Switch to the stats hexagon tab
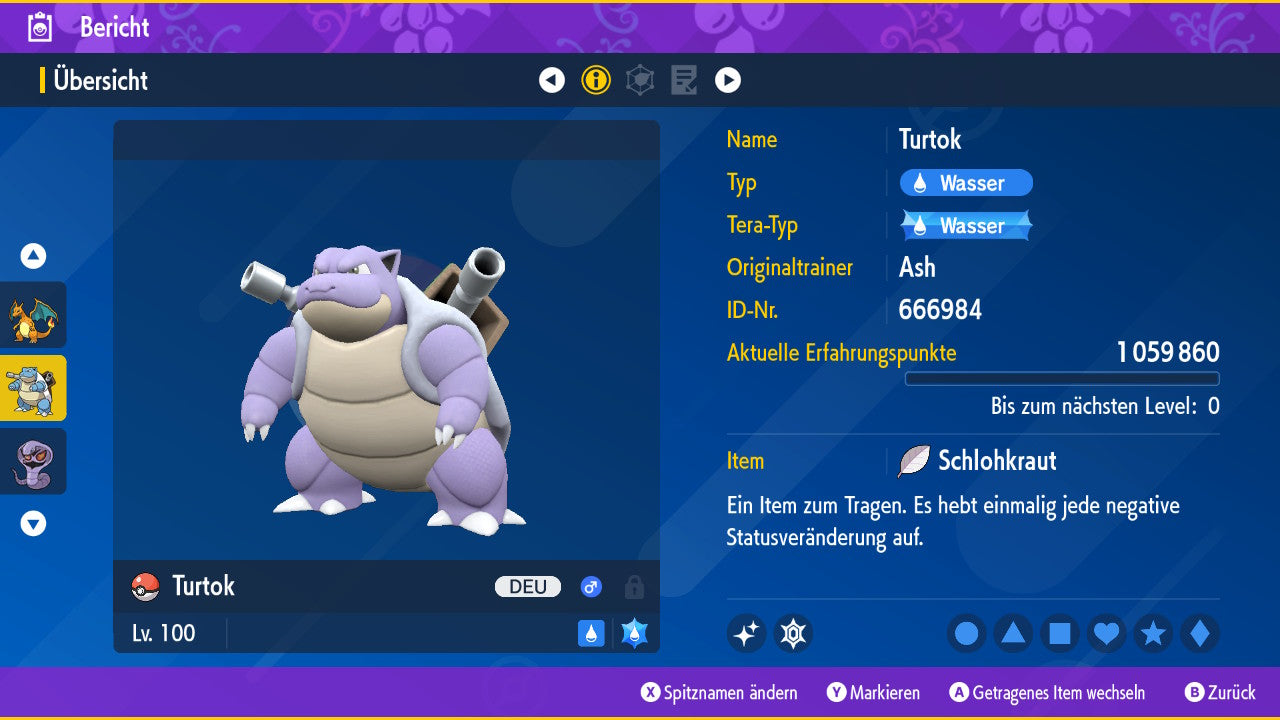Image resolution: width=1280 pixels, height=720 pixels. tap(640, 80)
